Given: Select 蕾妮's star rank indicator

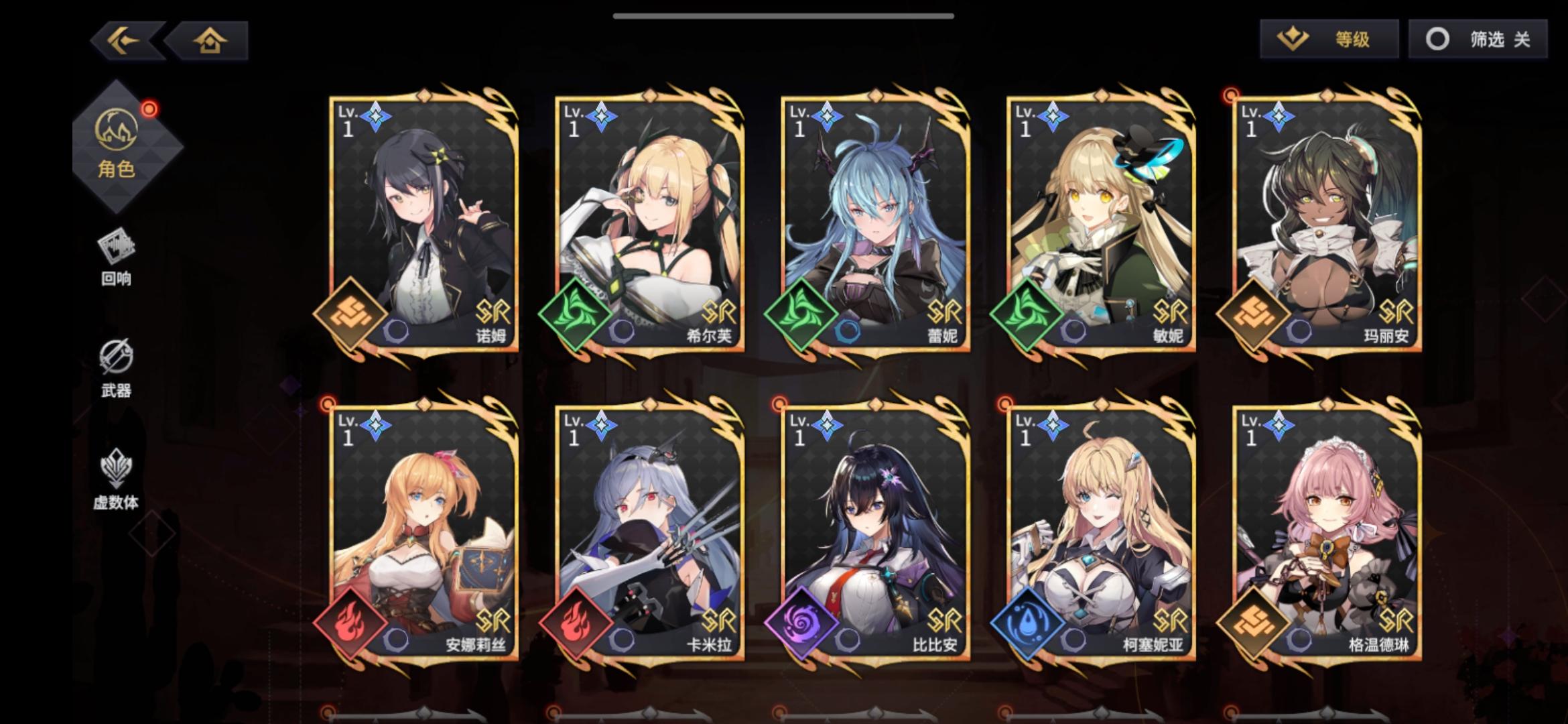Looking at the screenshot, I should pos(826,115).
